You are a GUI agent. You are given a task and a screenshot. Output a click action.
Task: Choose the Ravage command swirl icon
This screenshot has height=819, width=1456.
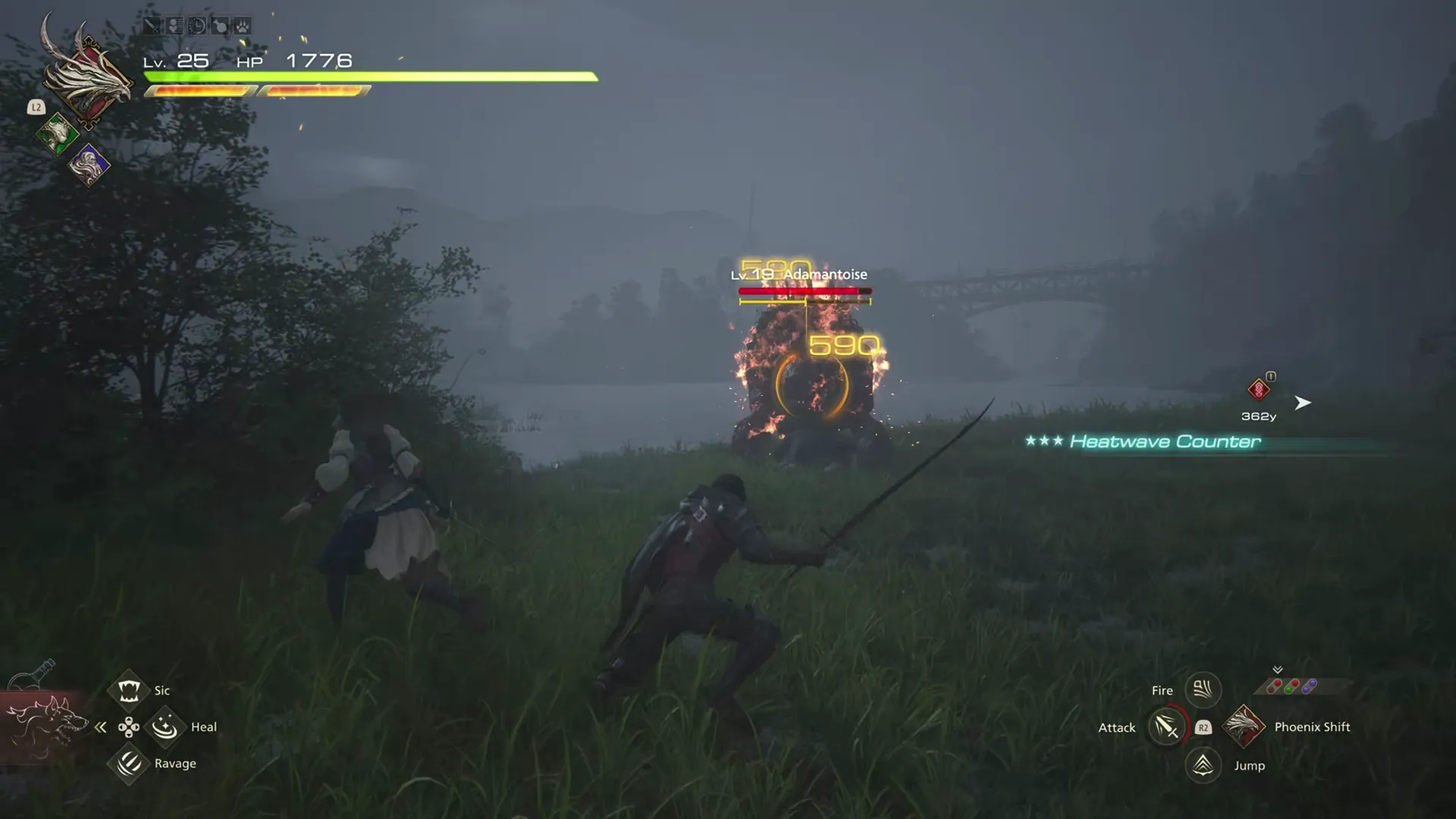(127, 764)
